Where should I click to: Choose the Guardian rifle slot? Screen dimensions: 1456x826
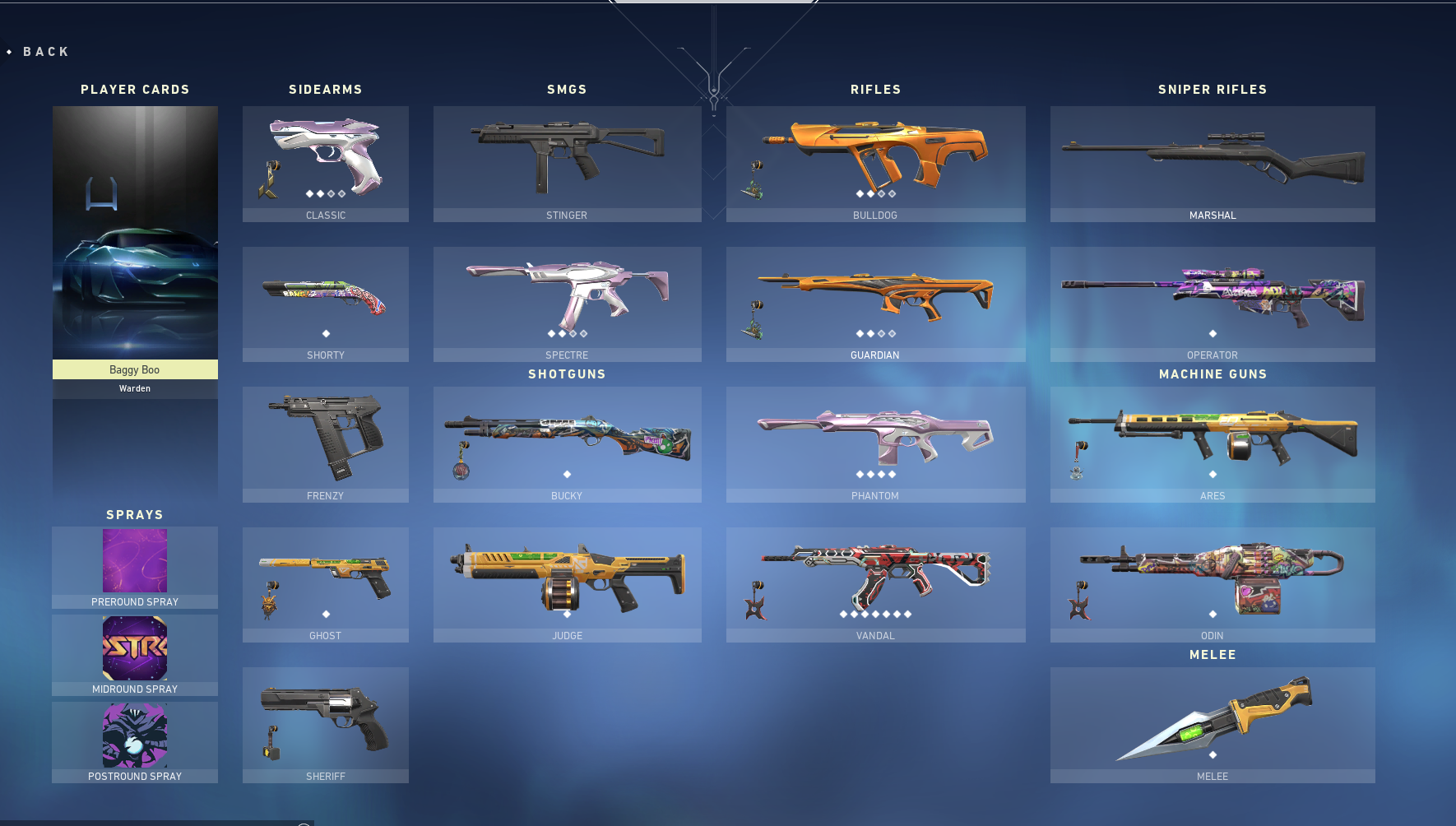875,304
